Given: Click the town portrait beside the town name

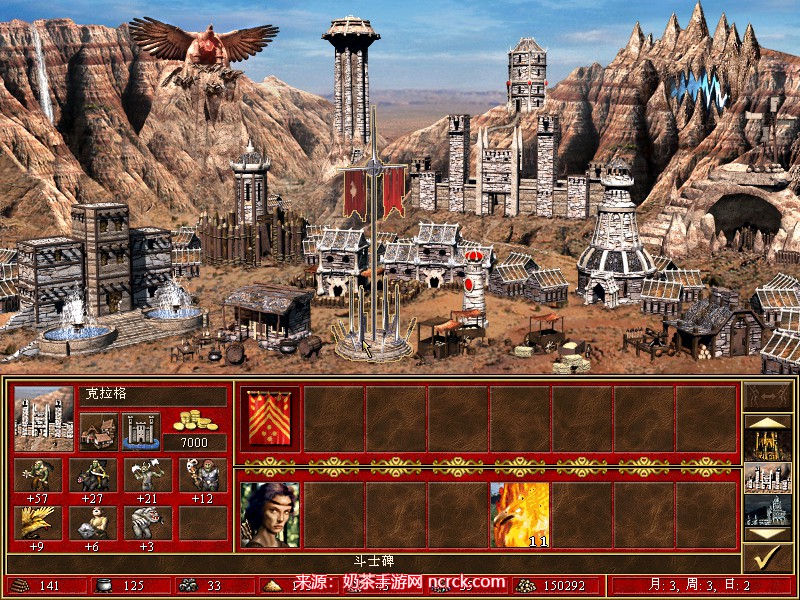Looking at the screenshot, I should click(x=43, y=418).
